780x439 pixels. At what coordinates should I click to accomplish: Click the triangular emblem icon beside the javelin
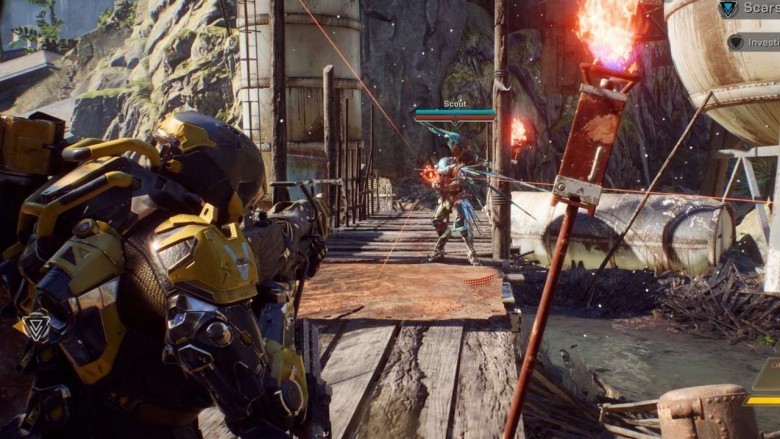pos(37,327)
